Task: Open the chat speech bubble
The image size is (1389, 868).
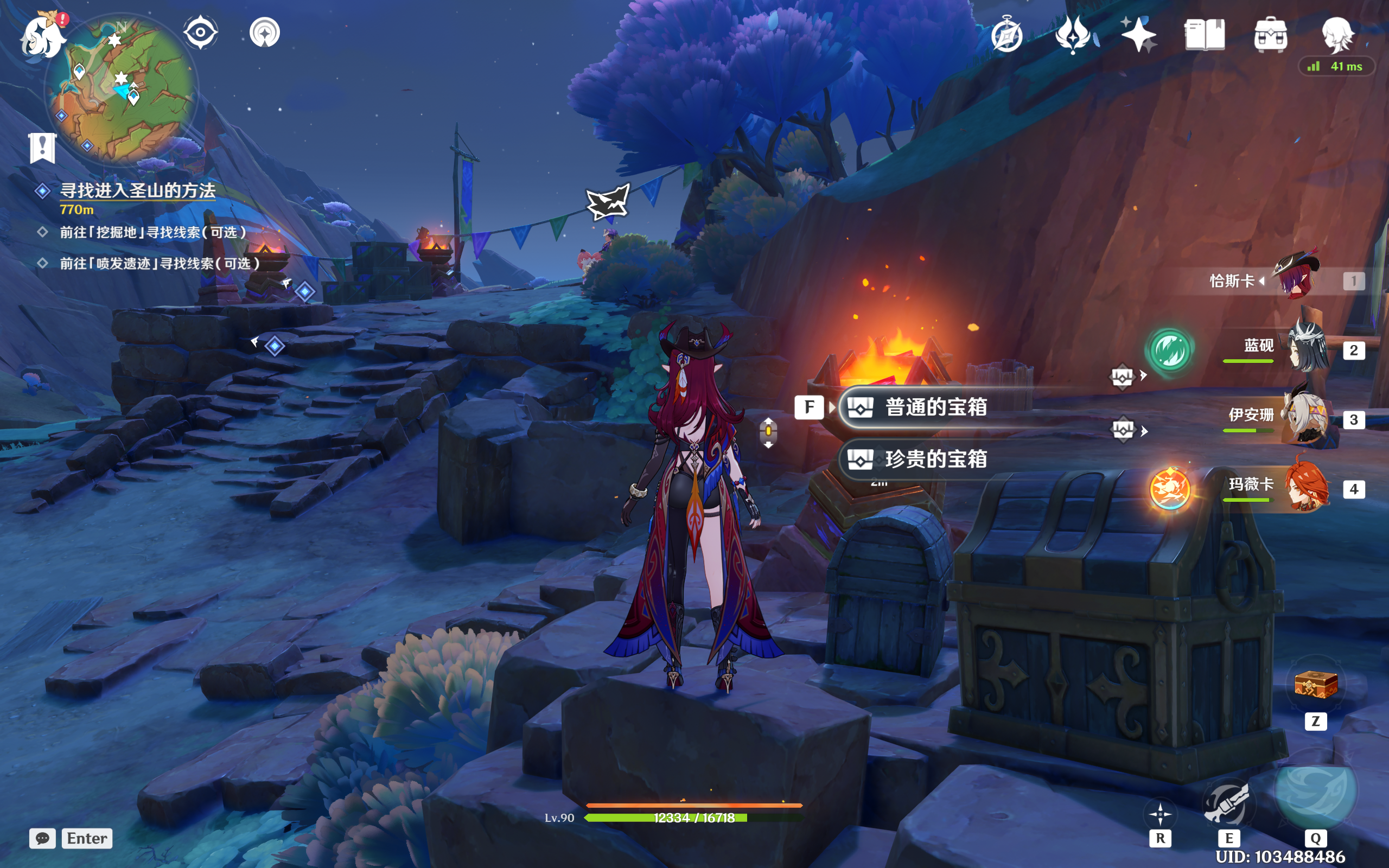Action: click(x=42, y=838)
